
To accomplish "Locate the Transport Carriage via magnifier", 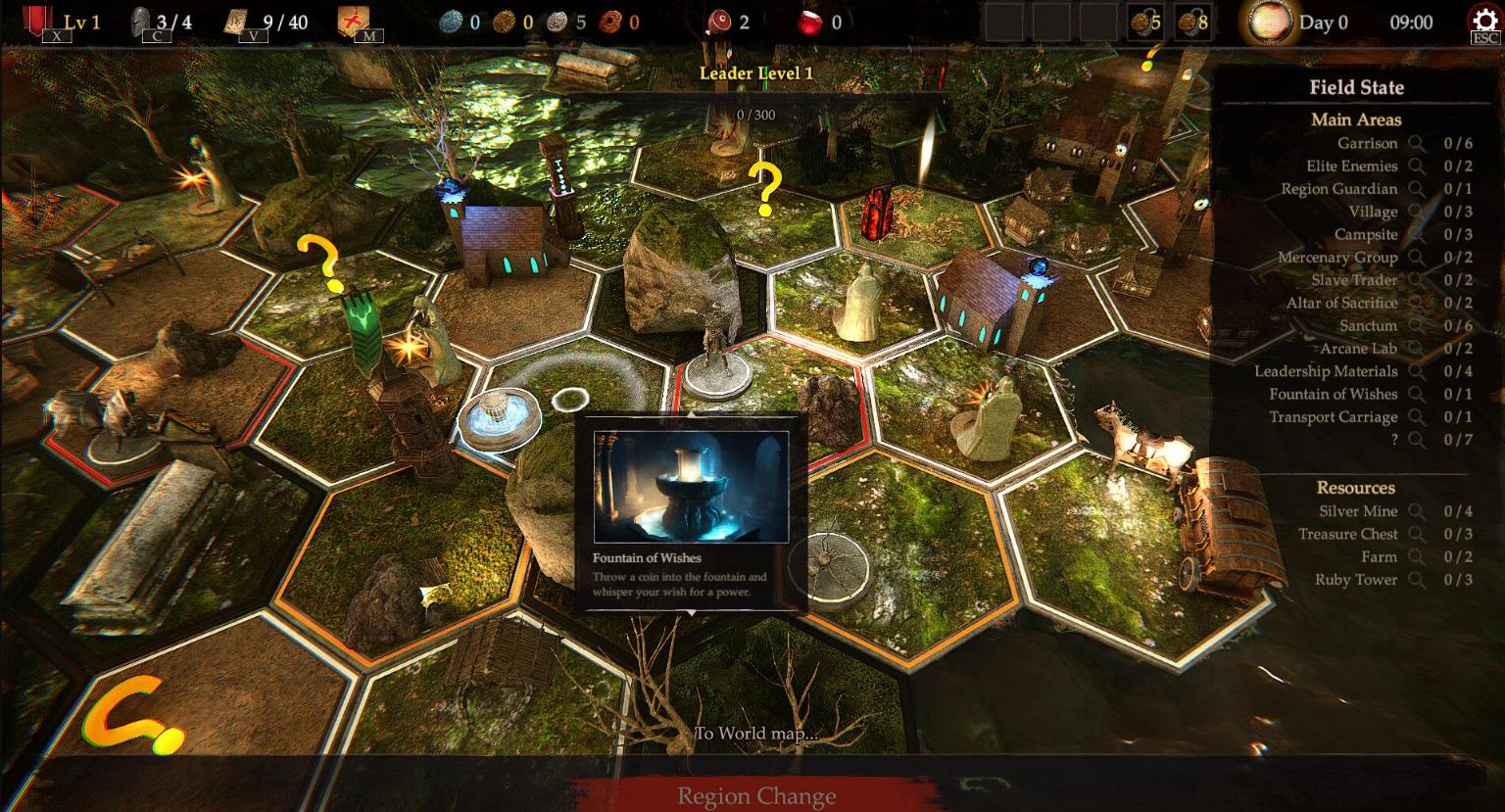I will pyautogui.click(x=1417, y=416).
